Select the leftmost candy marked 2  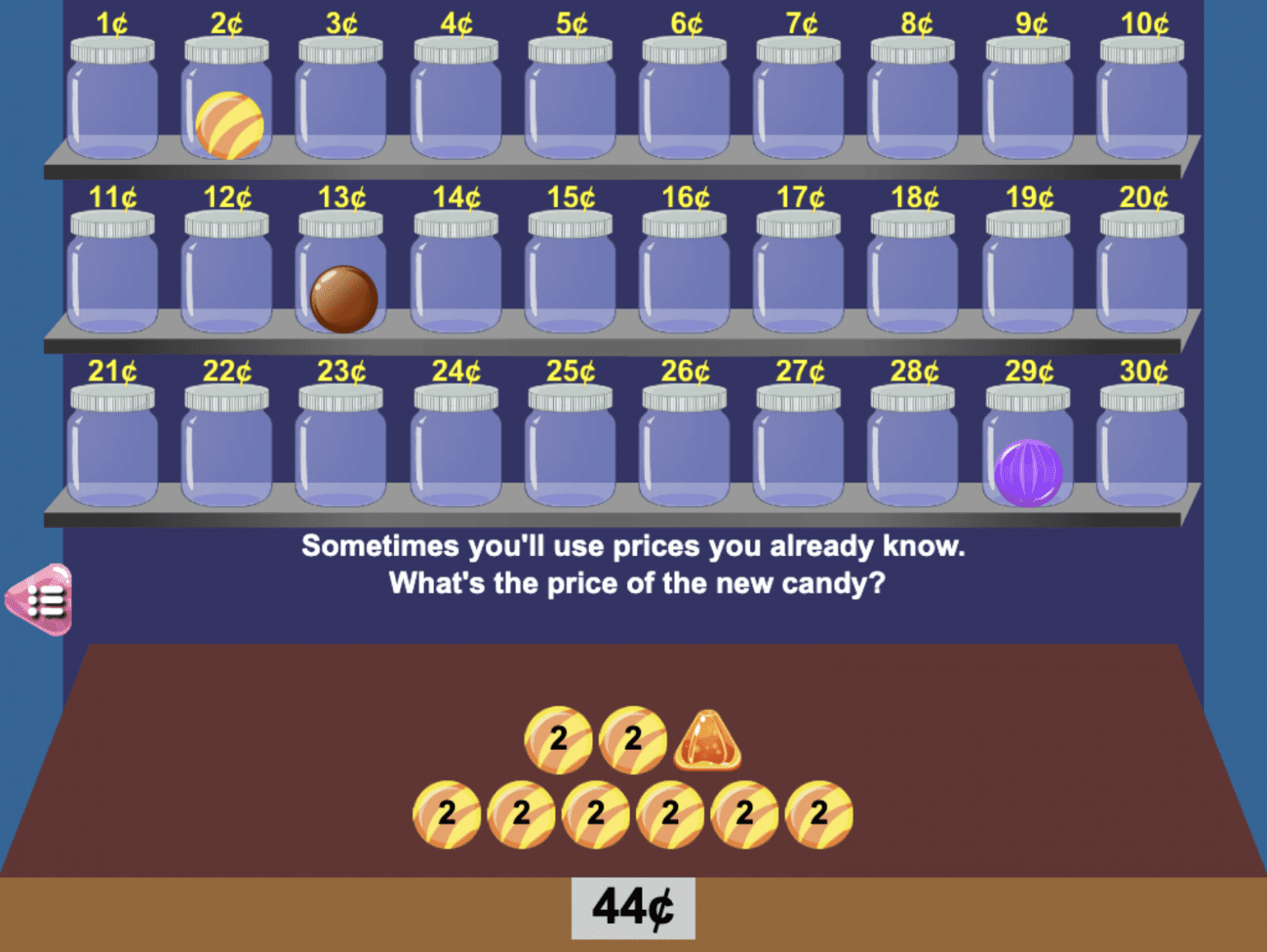click(x=445, y=813)
